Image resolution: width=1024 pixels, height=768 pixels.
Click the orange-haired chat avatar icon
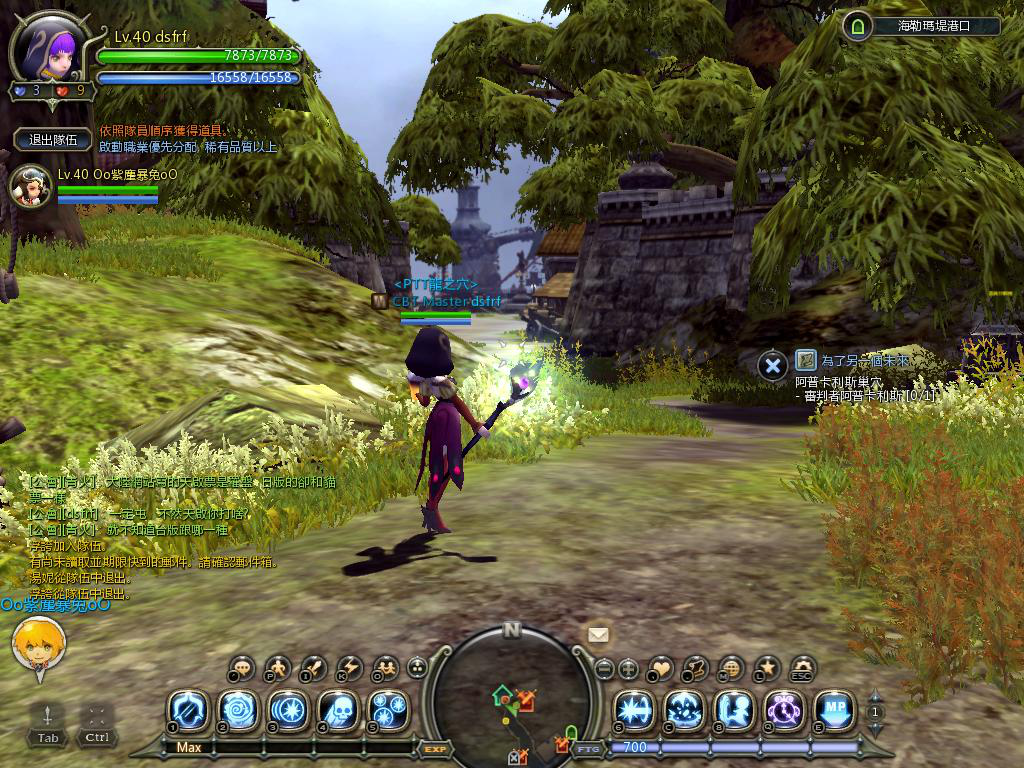coord(38,645)
